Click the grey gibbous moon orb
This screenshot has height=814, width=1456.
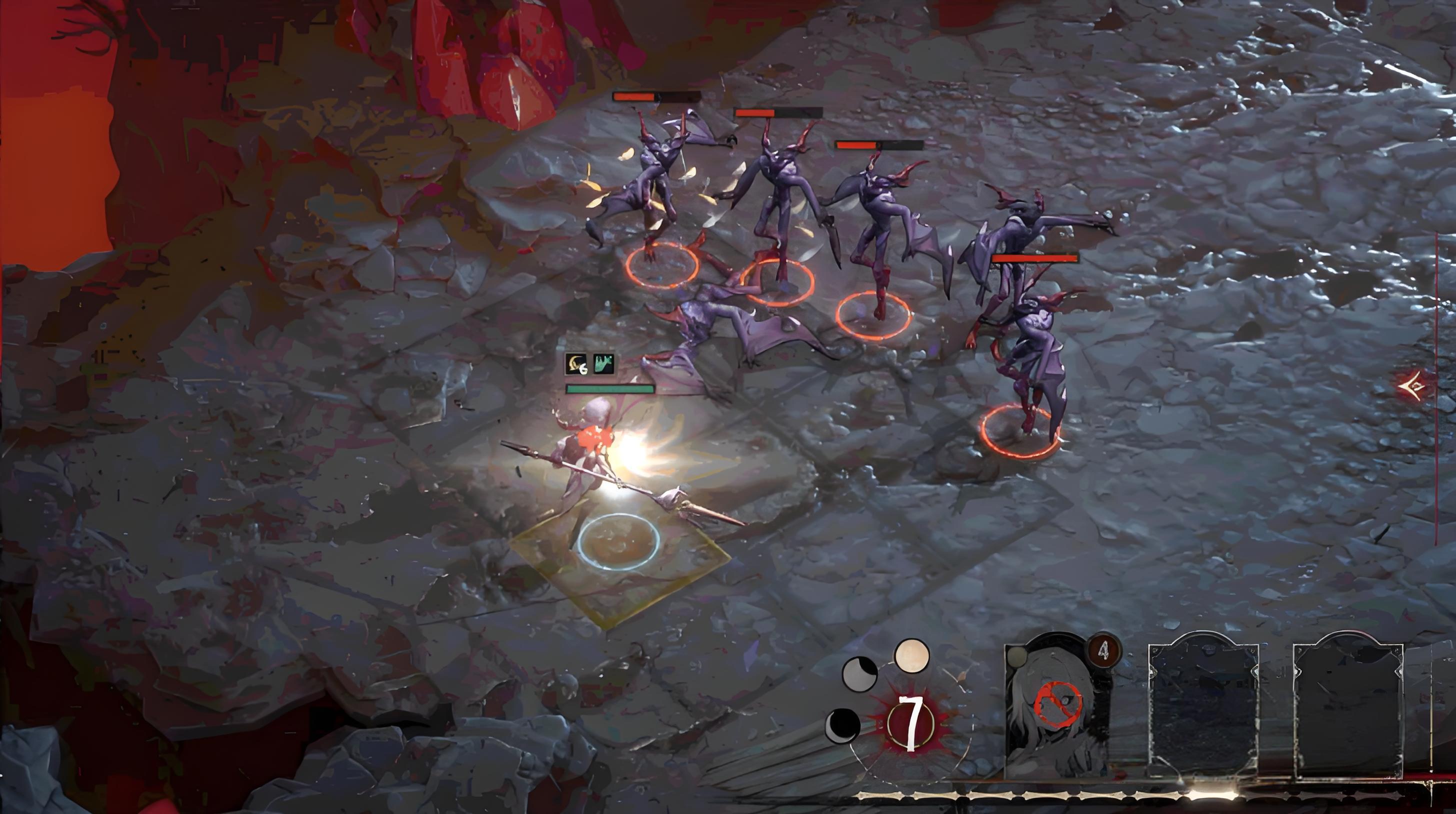859,673
